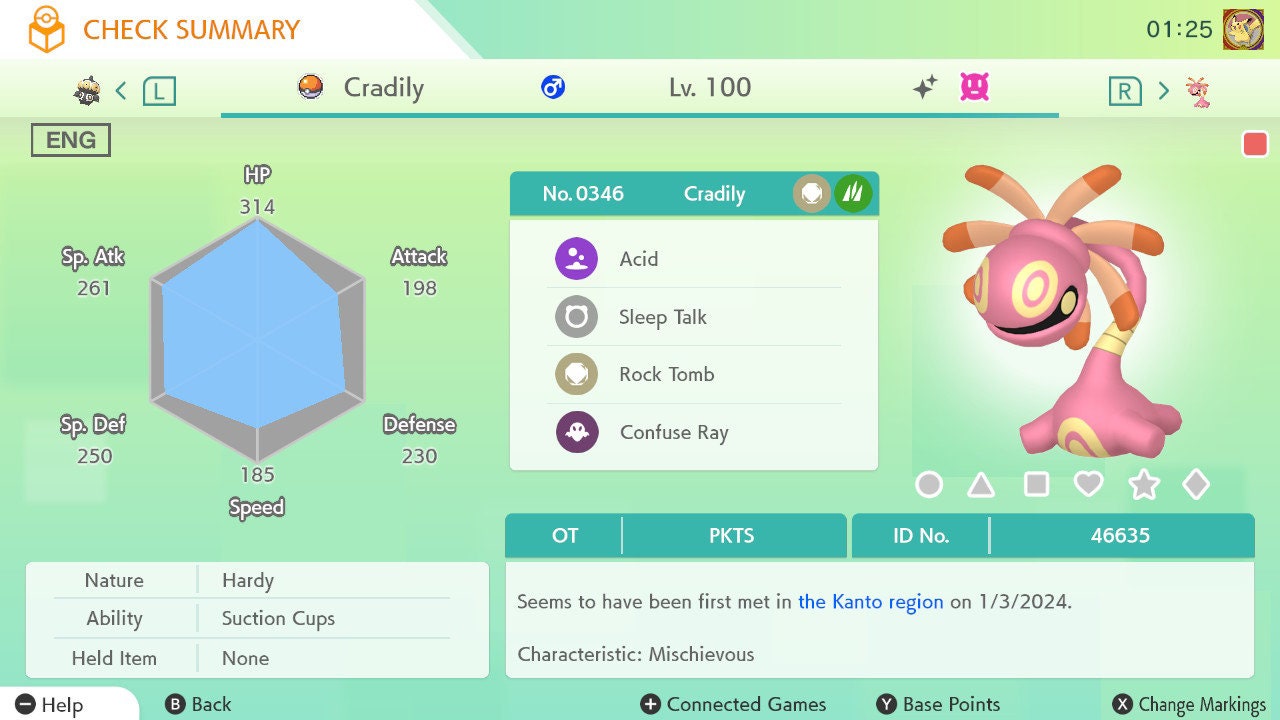
Task: View Base Points
Action: pos(938,704)
